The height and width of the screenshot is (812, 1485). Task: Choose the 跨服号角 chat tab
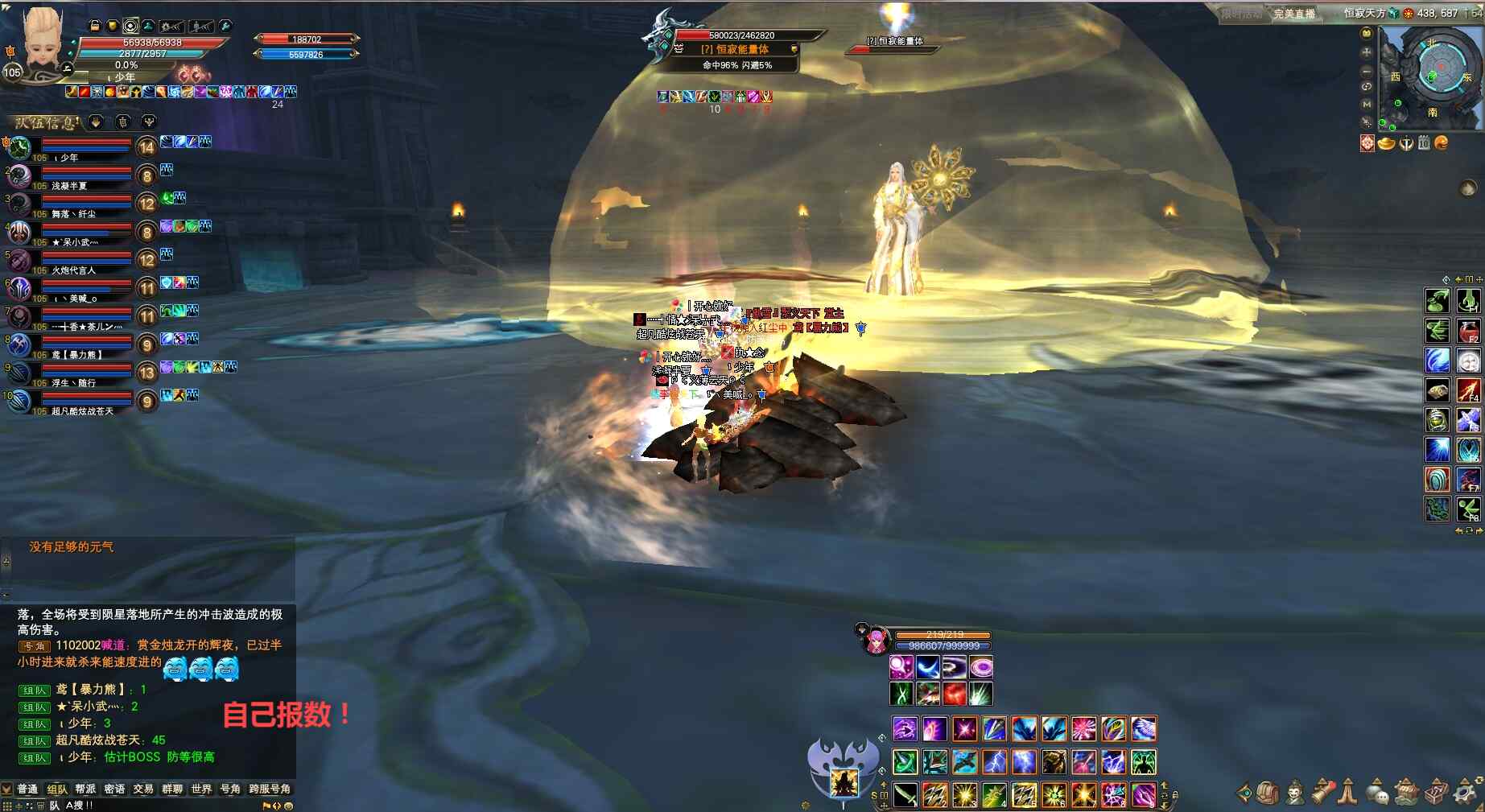point(270,789)
